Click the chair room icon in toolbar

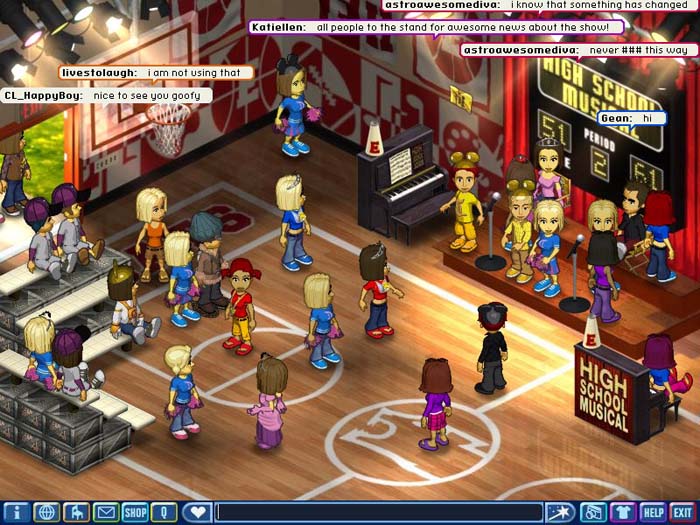coord(76,513)
